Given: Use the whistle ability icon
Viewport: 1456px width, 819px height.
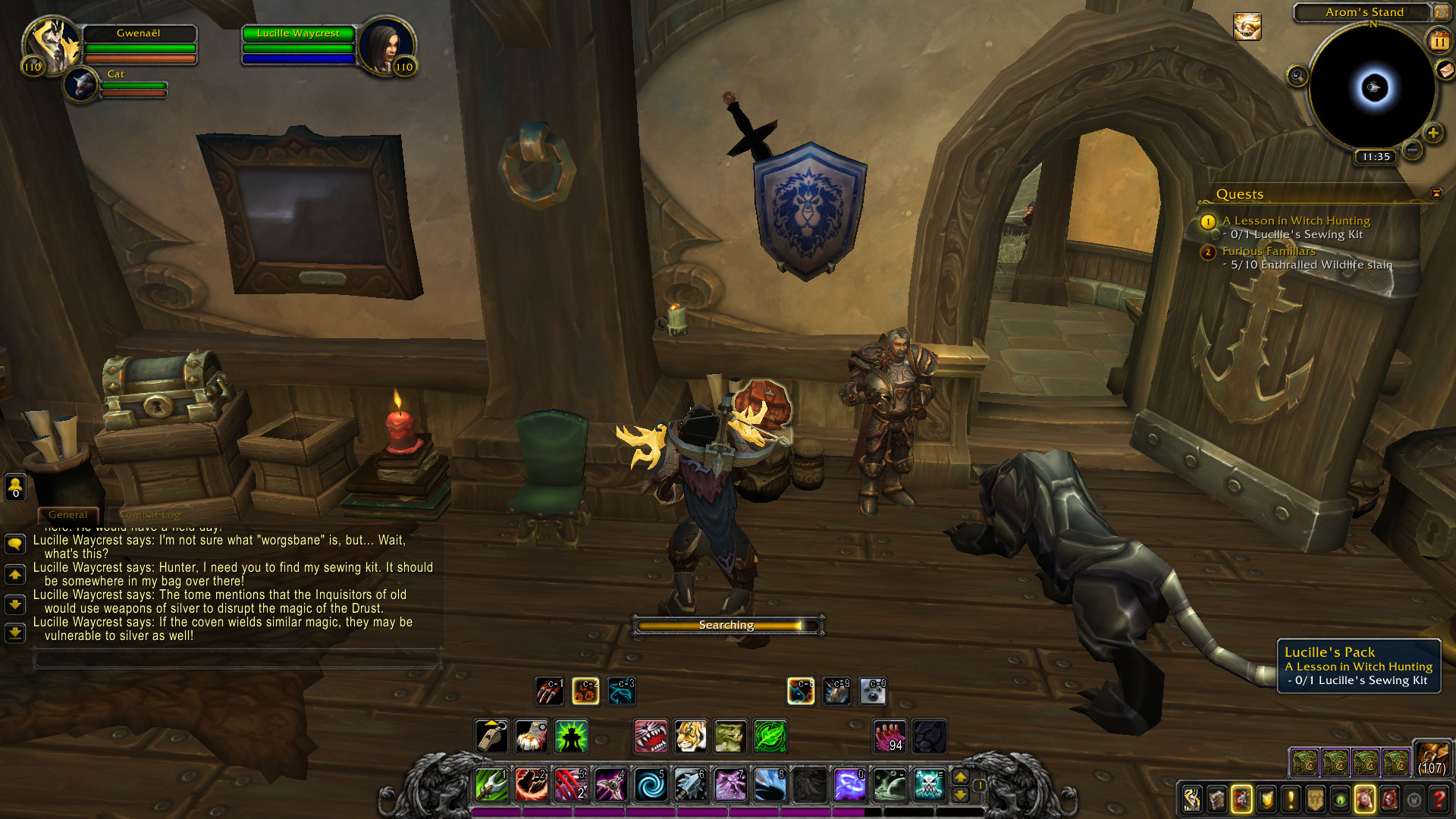Looking at the screenshot, I should coord(491,736).
